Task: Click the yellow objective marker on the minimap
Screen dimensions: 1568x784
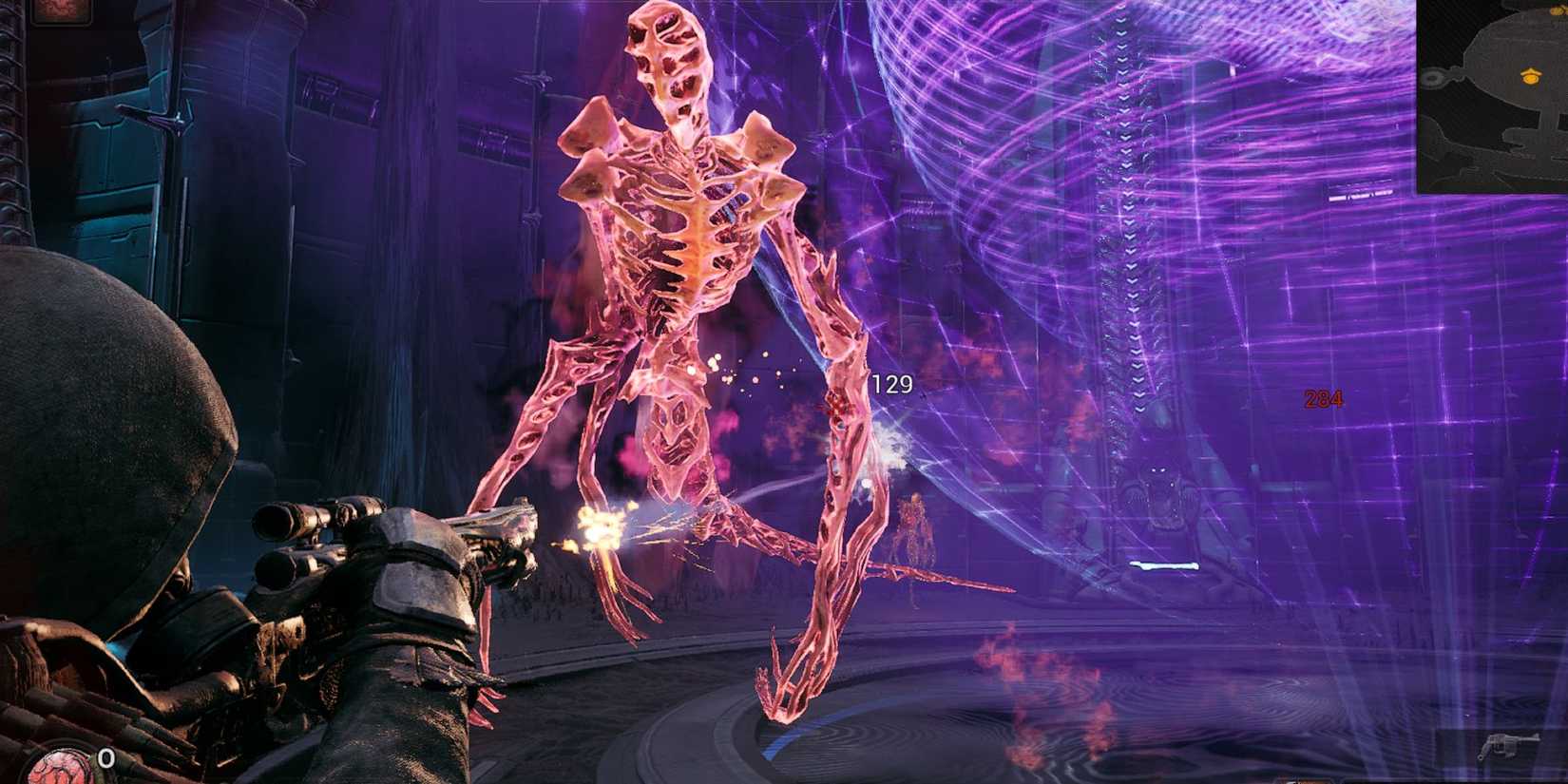Action: pyautogui.click(x=1531, y=77)
